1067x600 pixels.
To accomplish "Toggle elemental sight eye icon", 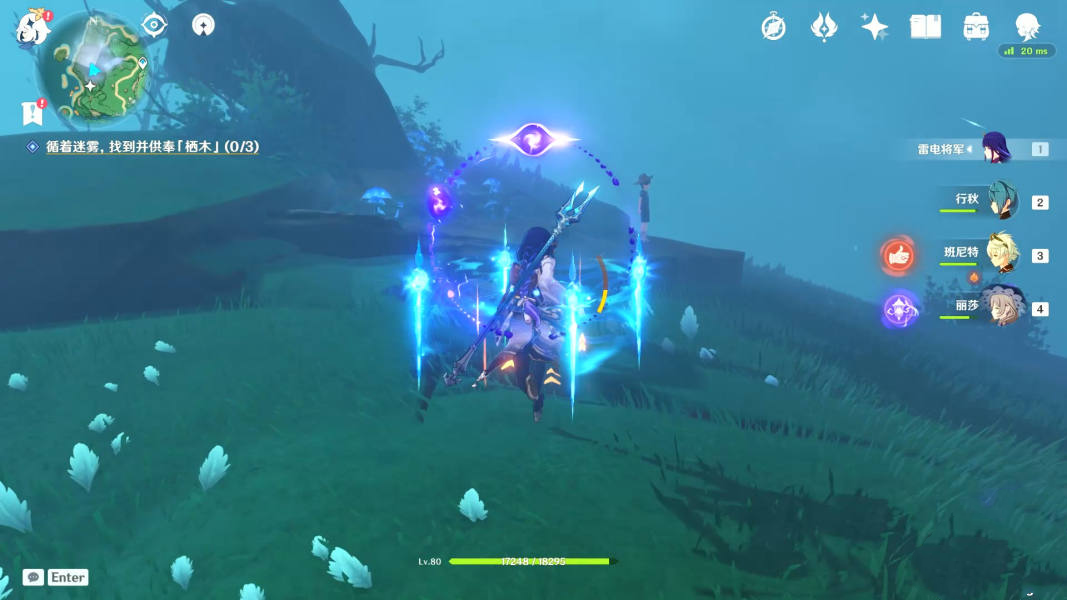I will point(155,25).
